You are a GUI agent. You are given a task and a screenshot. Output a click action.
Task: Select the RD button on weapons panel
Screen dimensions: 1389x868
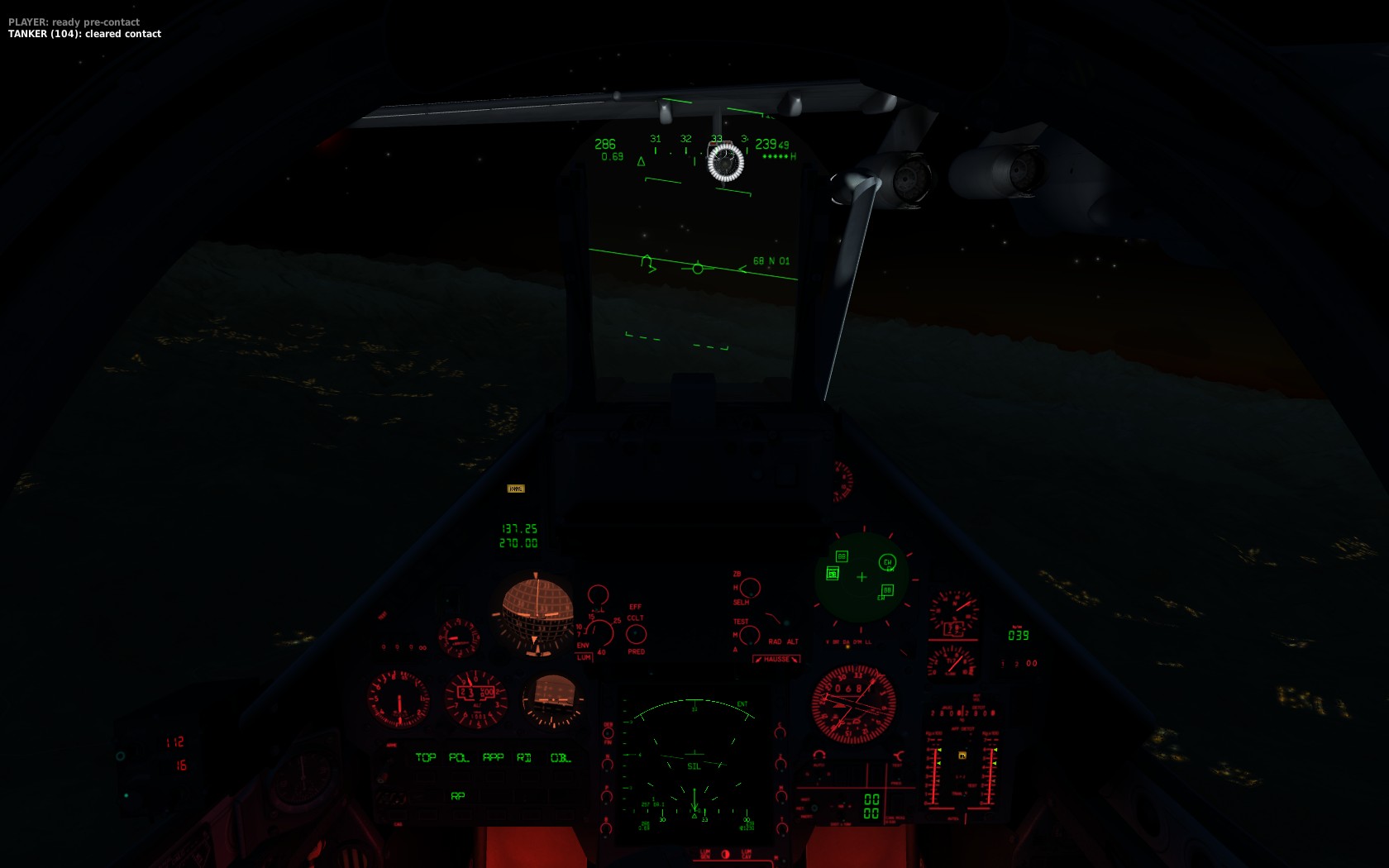click(x=524, y=757)
